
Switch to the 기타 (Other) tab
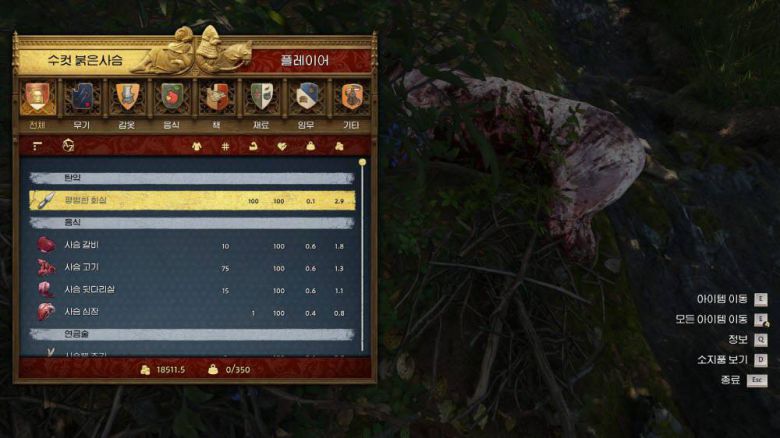351,98
